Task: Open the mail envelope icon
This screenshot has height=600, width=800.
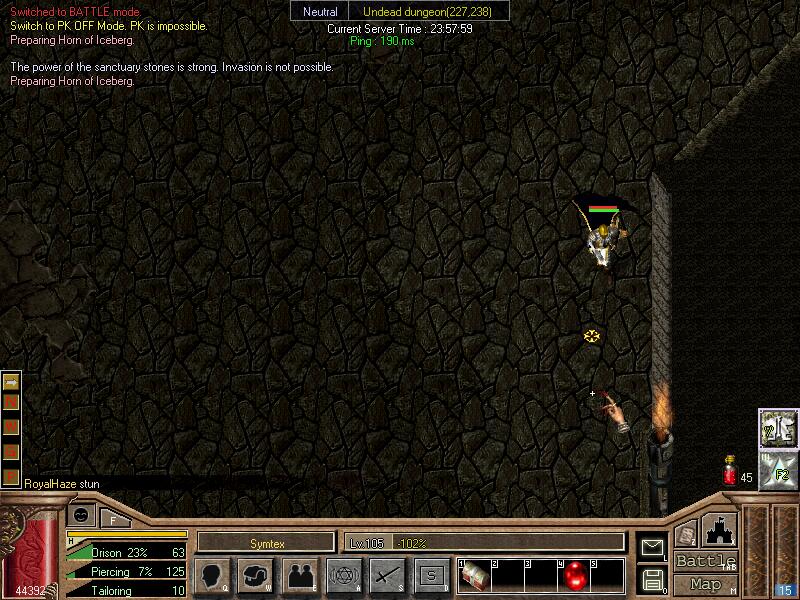Action: click(x=652, y=546)
